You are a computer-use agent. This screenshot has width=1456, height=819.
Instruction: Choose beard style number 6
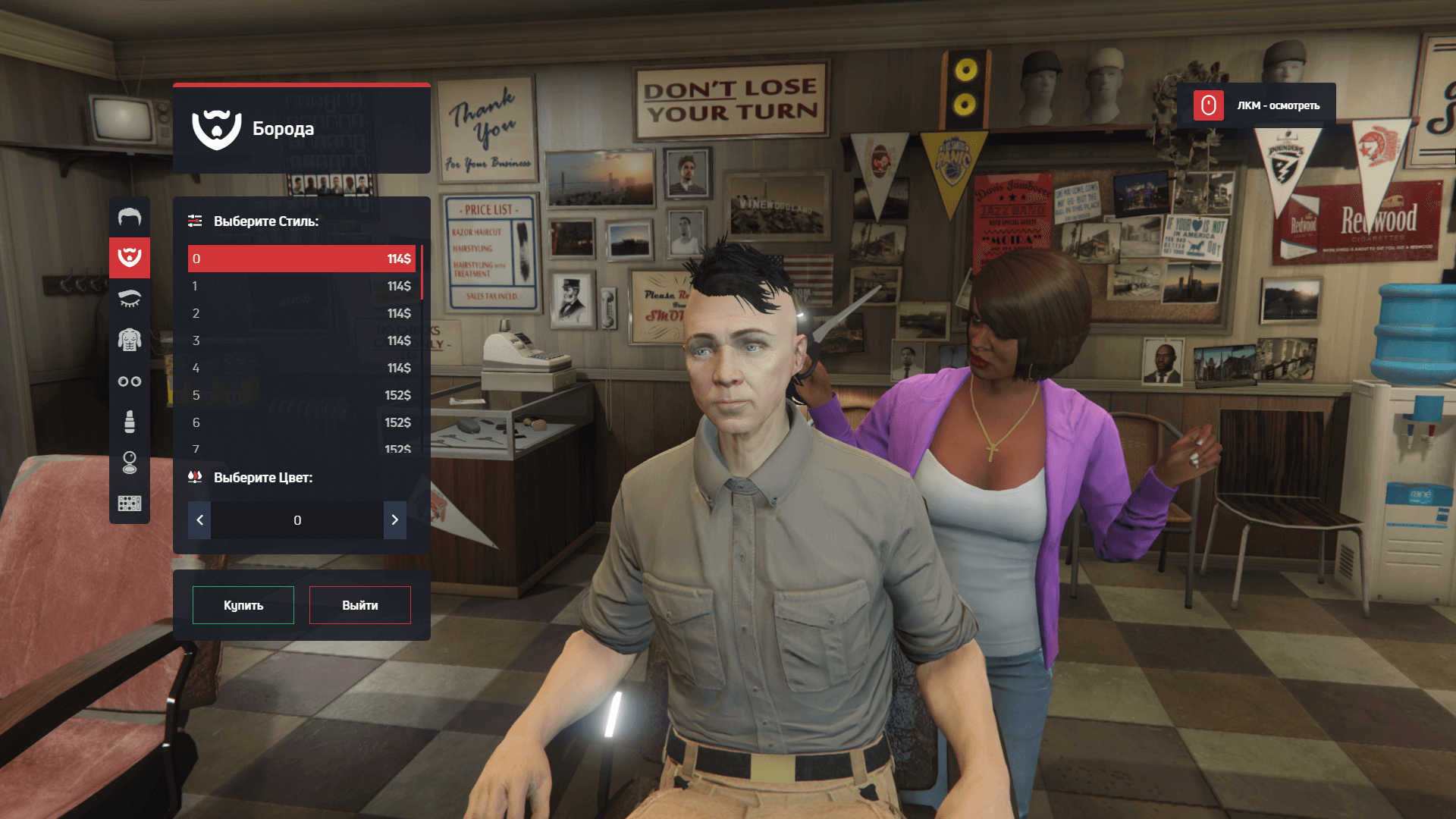point(302,422)
